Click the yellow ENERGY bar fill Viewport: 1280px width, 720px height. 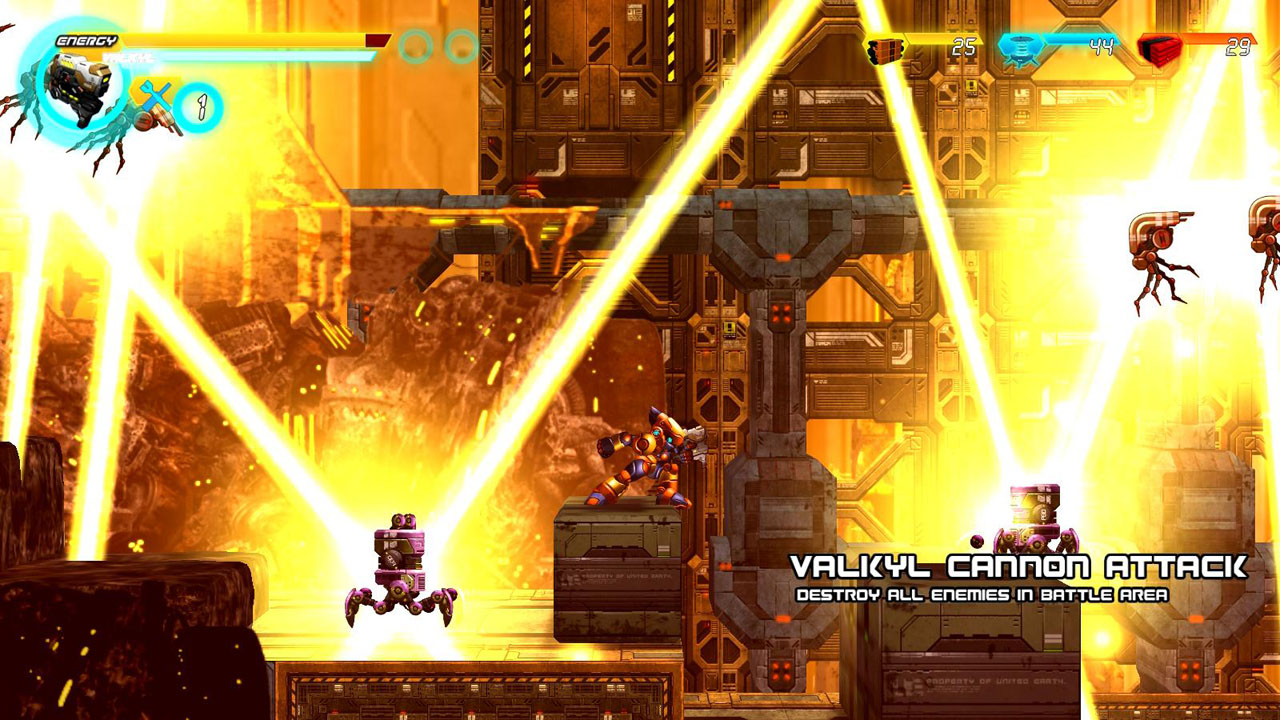pyautogui.click(x=242, y=39)
